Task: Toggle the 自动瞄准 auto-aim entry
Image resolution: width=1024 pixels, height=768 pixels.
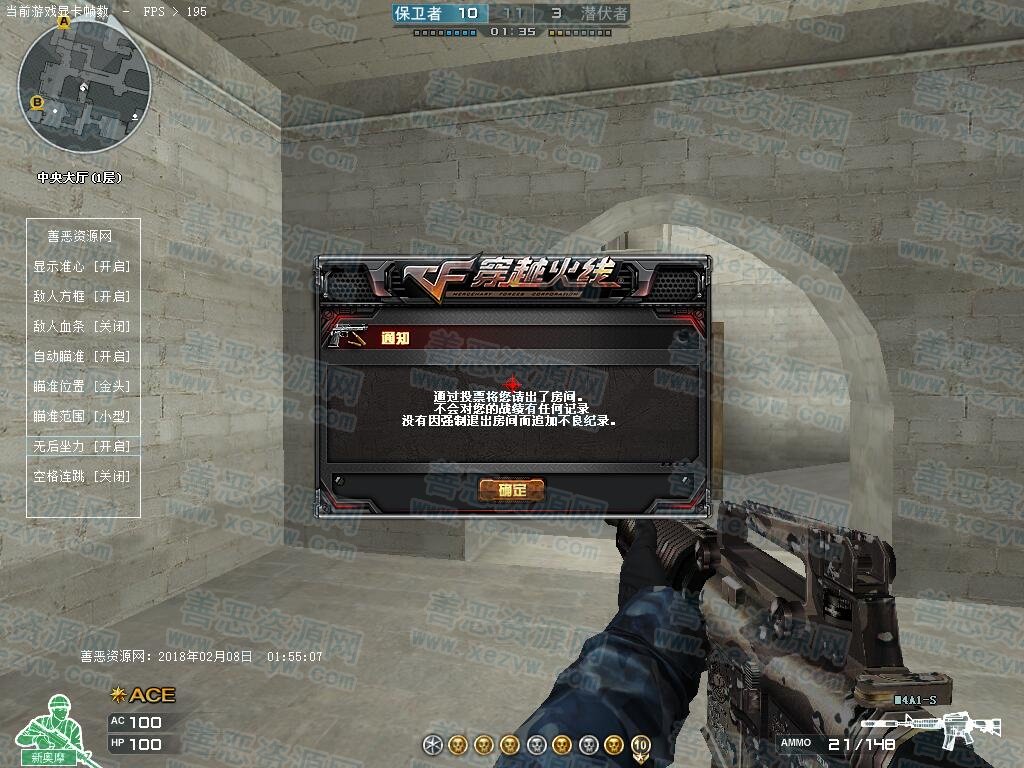Action: (82, 357)
